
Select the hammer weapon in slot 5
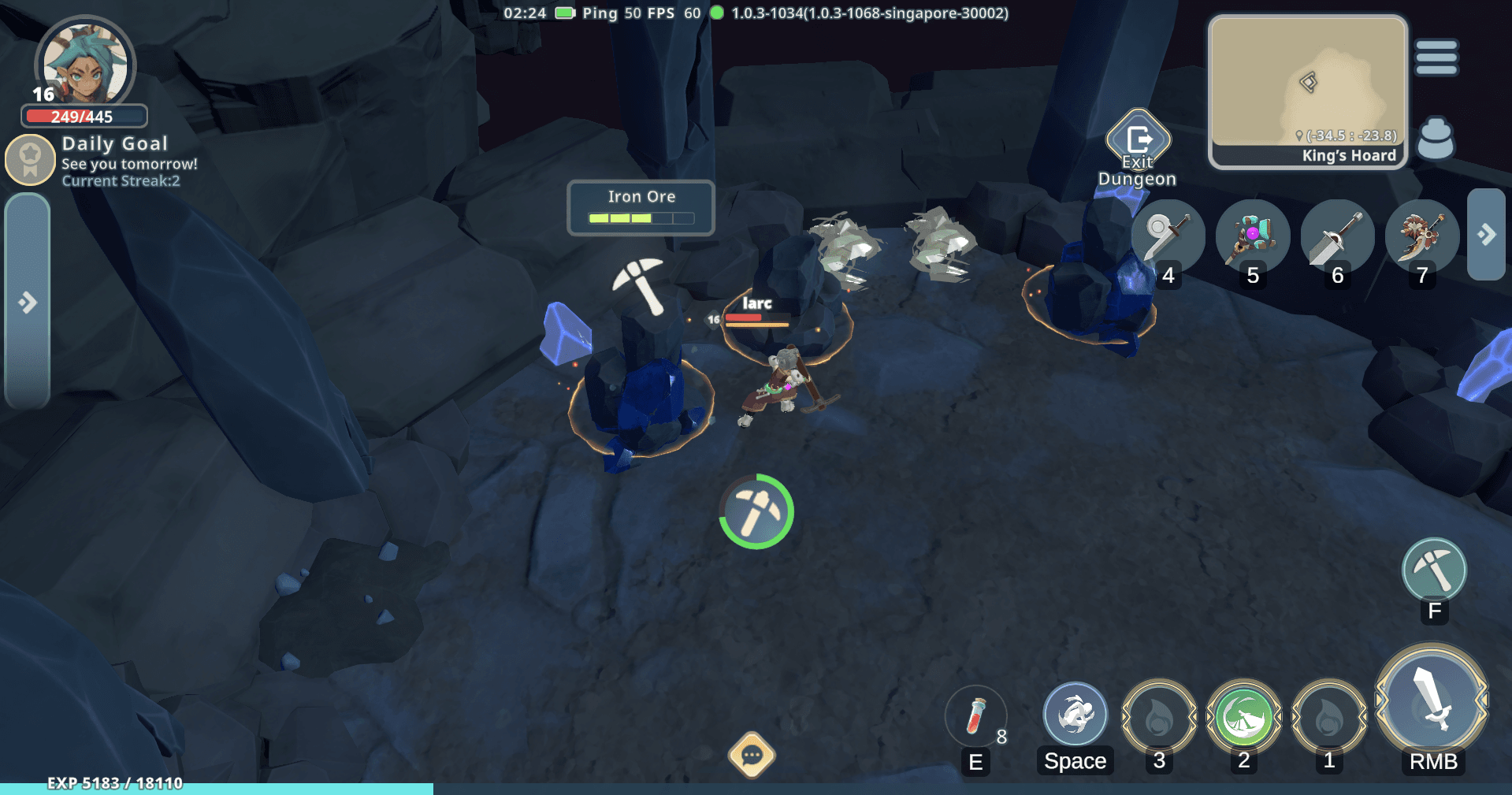pos(1251,236)
